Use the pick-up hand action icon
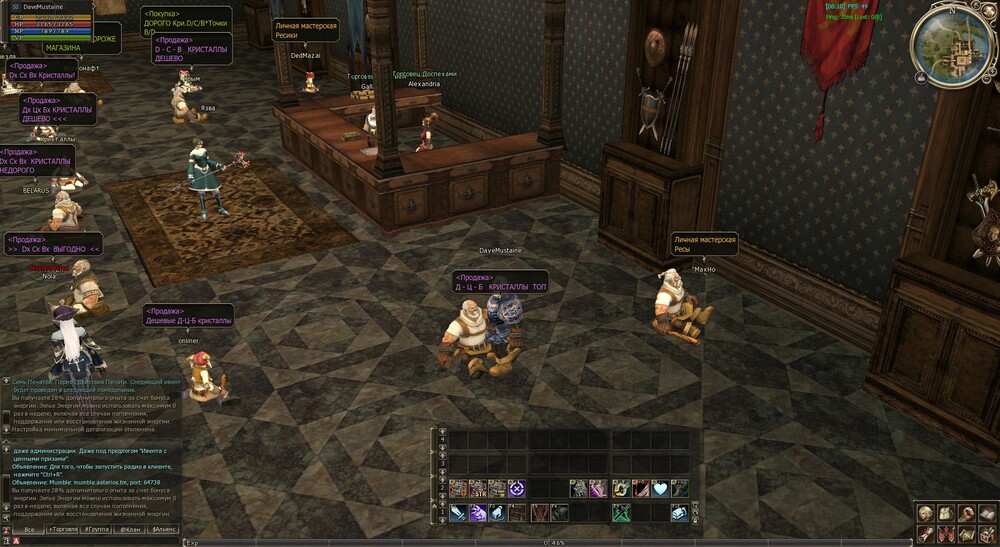 498,513
